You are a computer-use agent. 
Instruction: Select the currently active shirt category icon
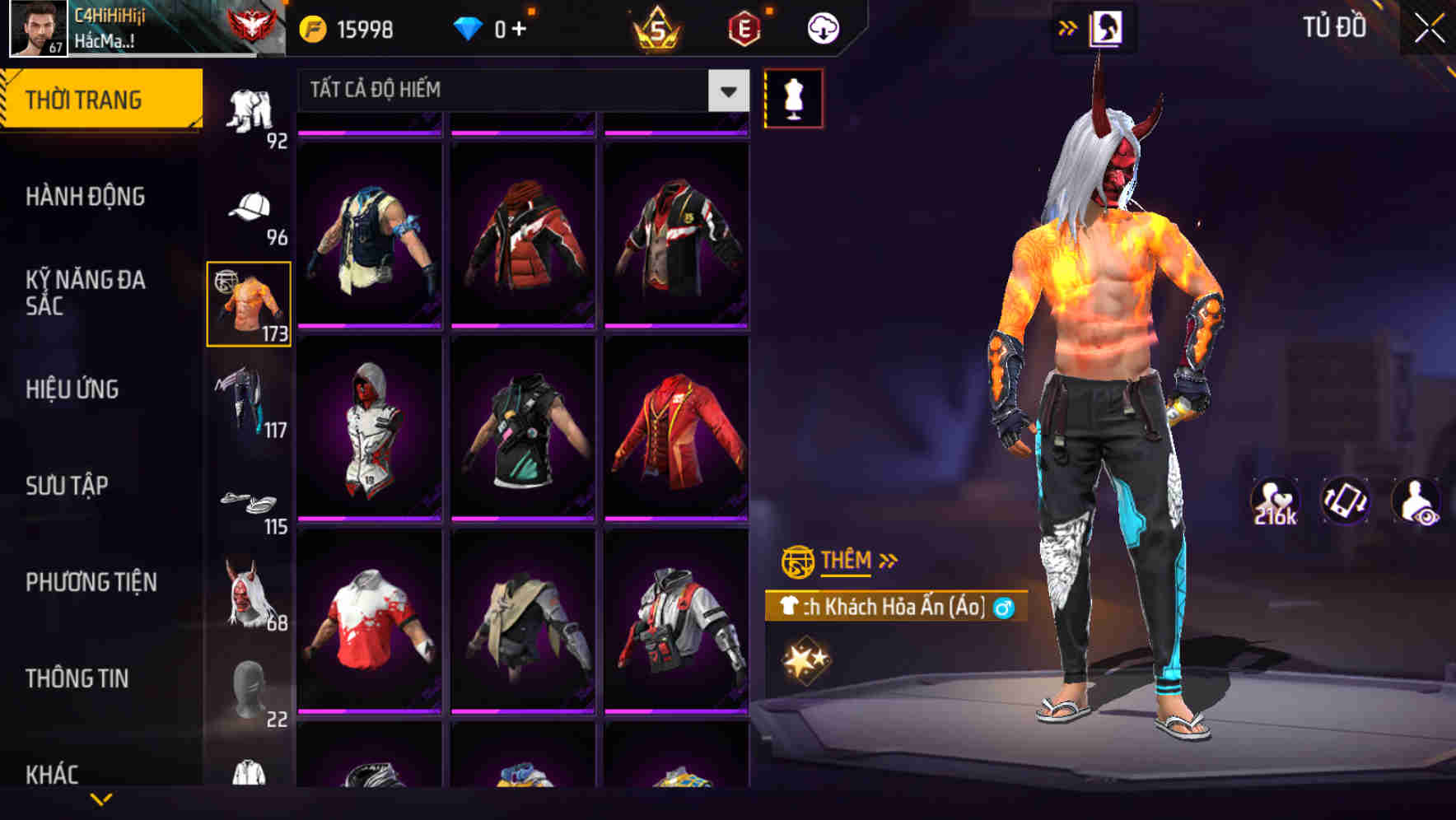pyautogui.click(x=250, y=305)
